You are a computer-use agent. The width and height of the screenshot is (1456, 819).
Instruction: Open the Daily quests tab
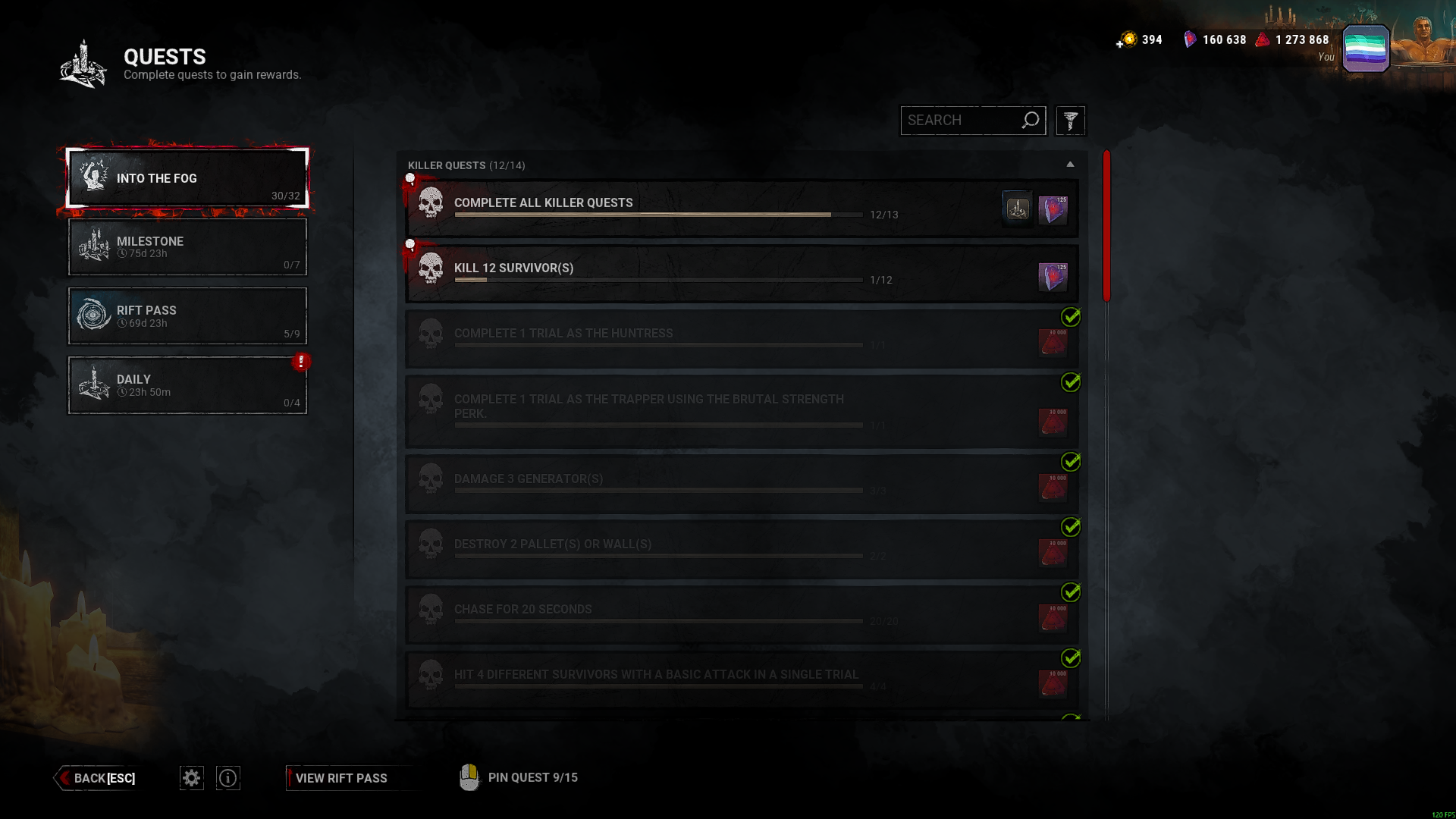coord(187,384)
